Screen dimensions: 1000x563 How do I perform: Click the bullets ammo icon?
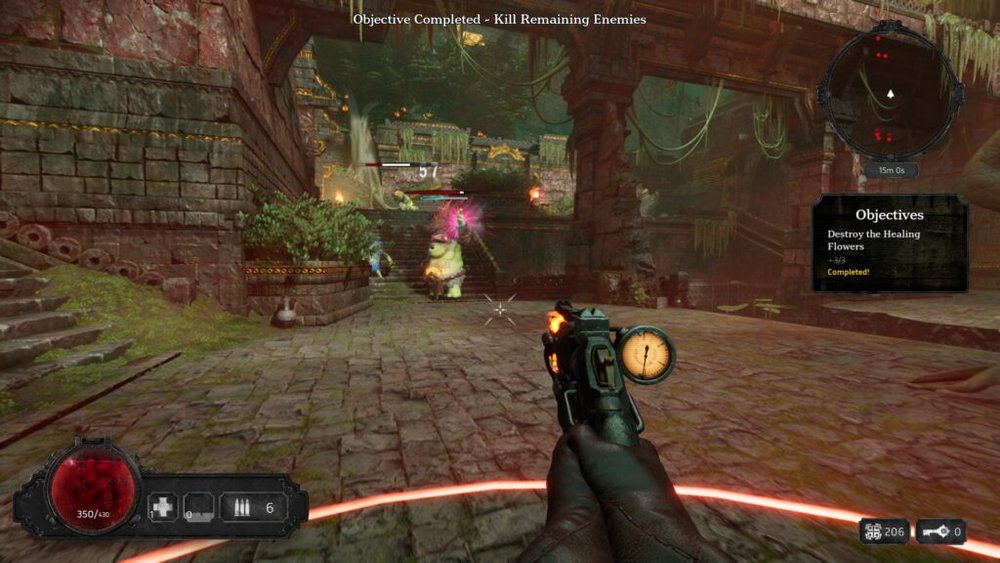240,507
